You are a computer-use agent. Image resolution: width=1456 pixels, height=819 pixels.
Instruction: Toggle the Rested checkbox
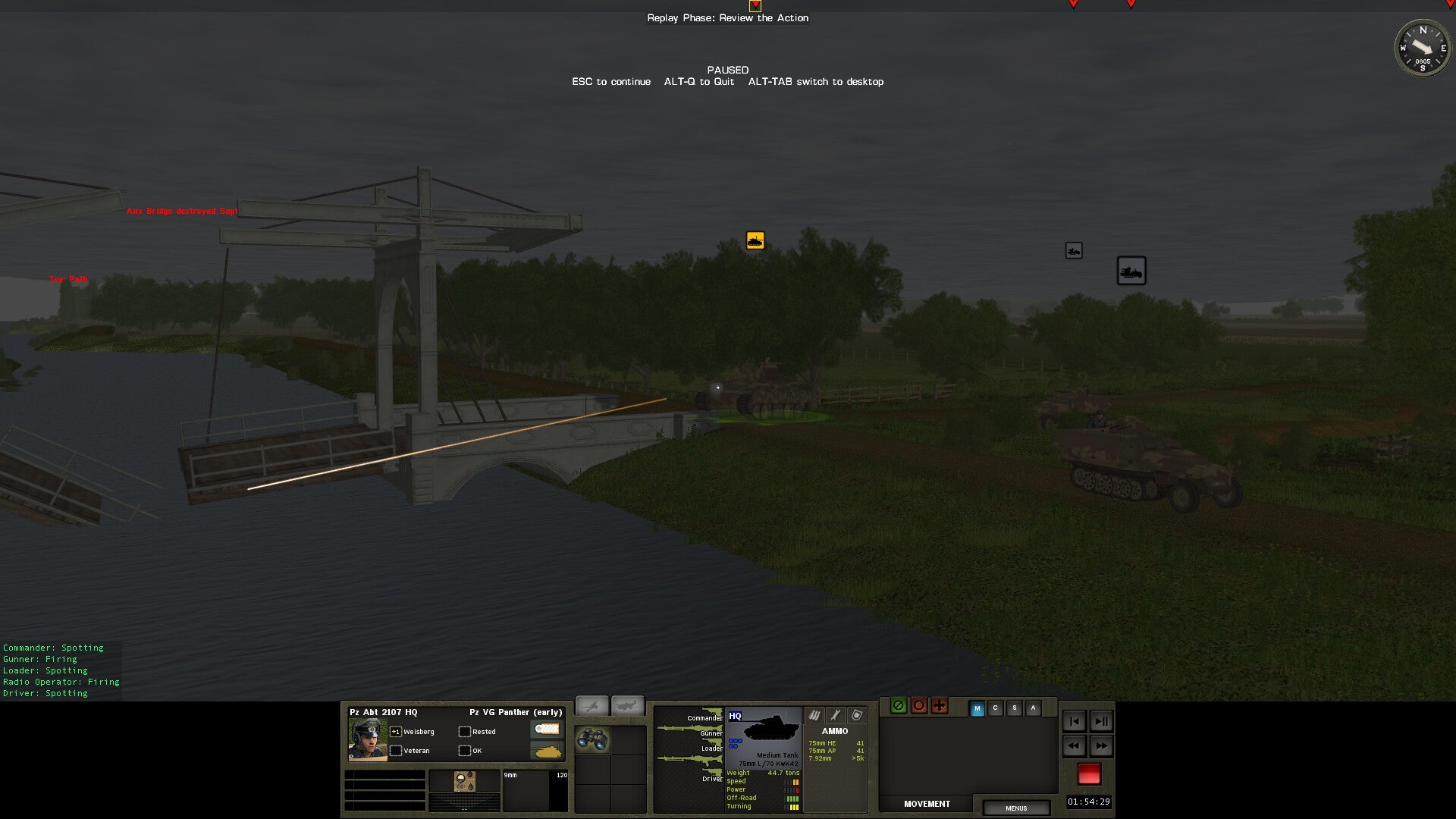coord(464,731)
